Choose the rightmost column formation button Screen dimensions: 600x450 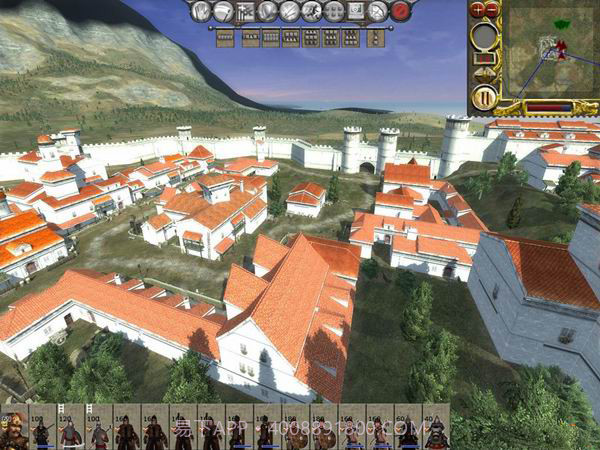coord(374,38)
